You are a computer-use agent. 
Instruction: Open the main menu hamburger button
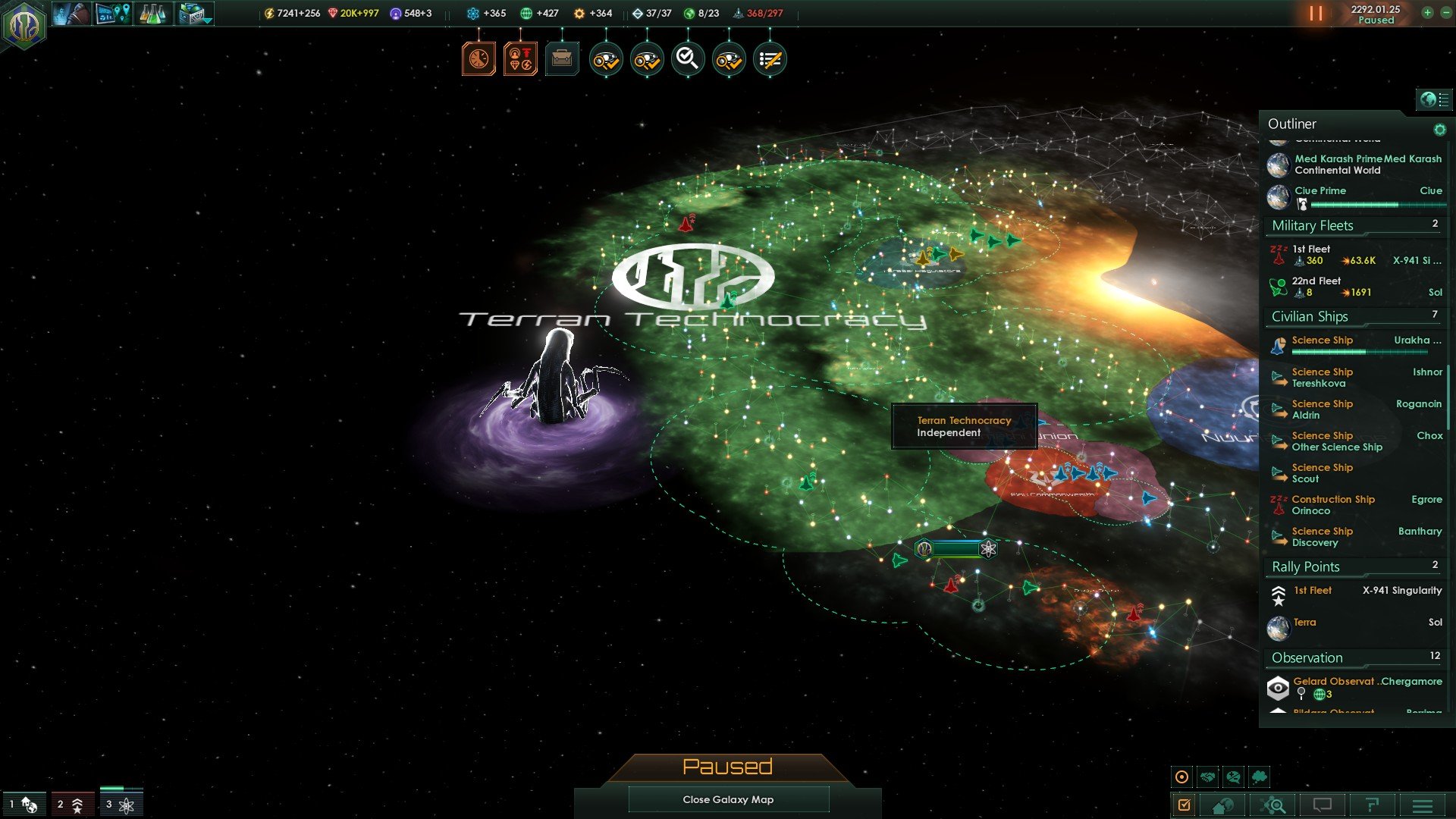click(x=1423, y=805)
